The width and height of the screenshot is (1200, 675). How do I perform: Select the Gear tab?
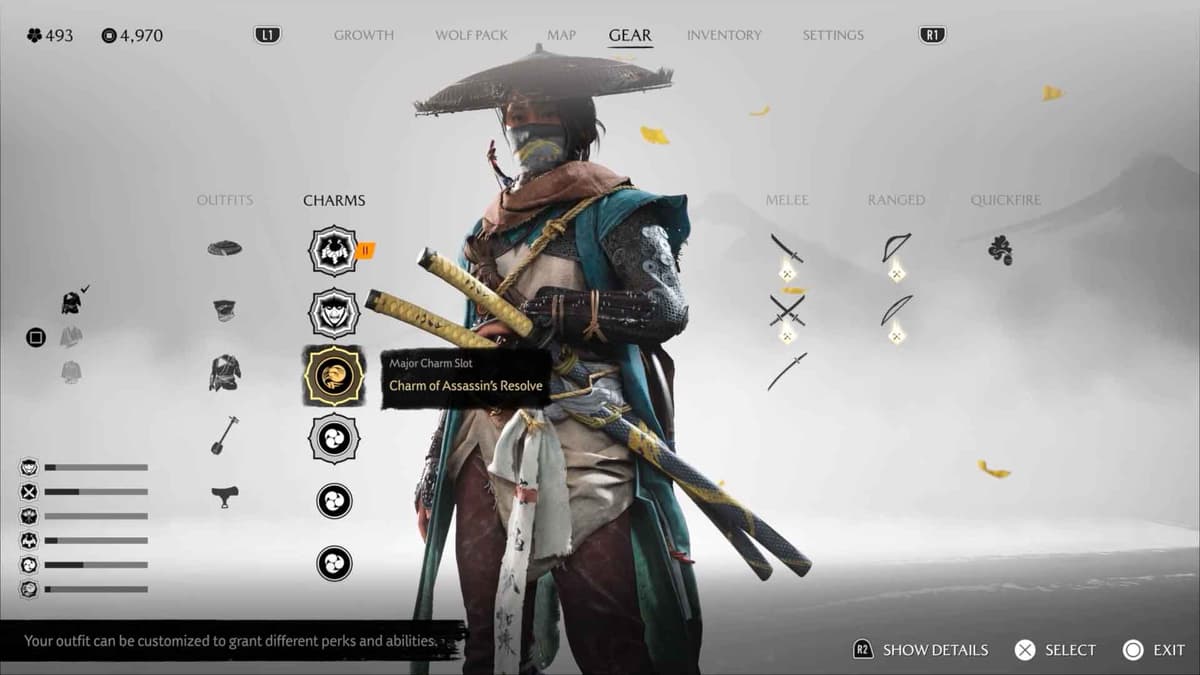630,35
